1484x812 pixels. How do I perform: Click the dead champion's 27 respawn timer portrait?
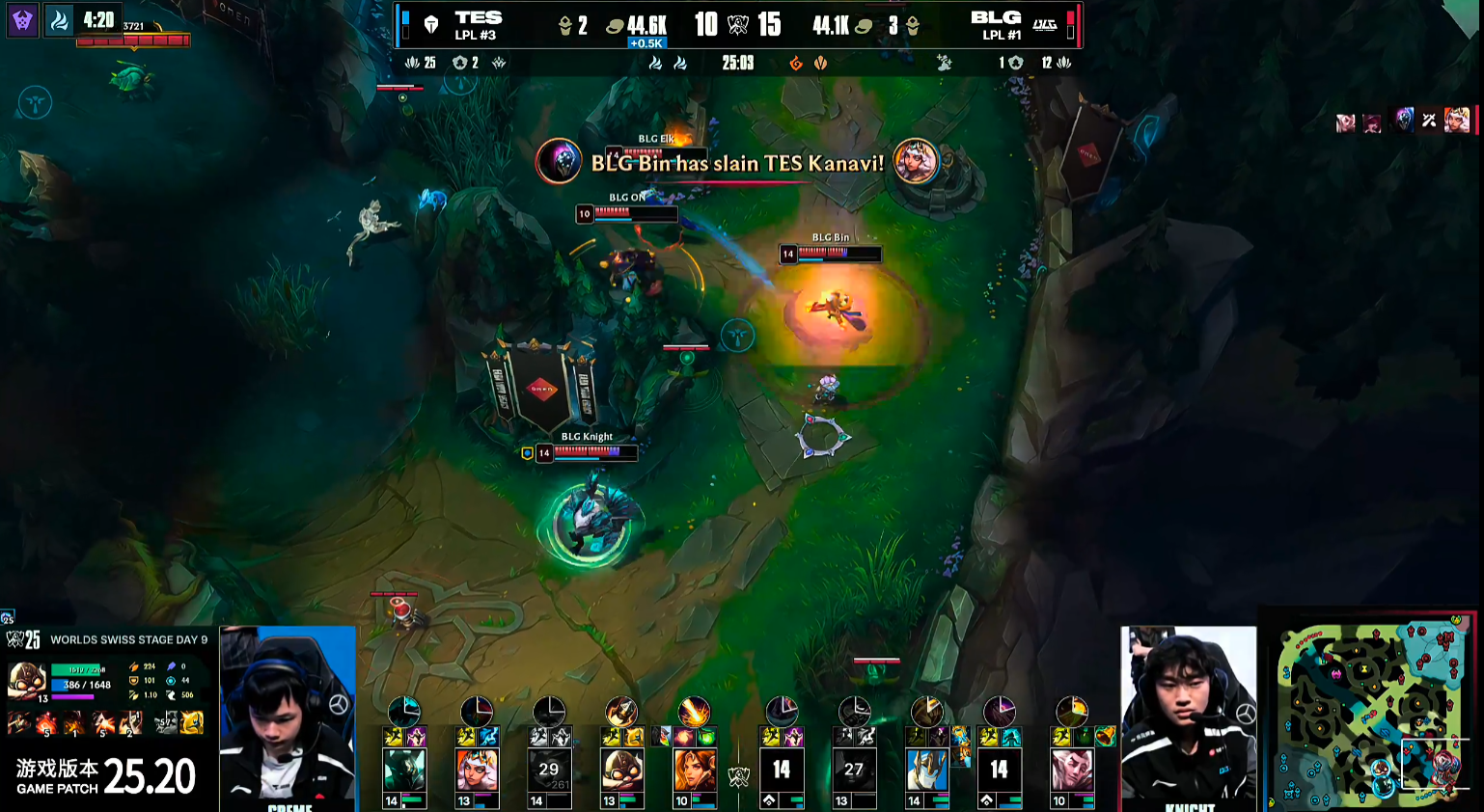click(854, 771)
